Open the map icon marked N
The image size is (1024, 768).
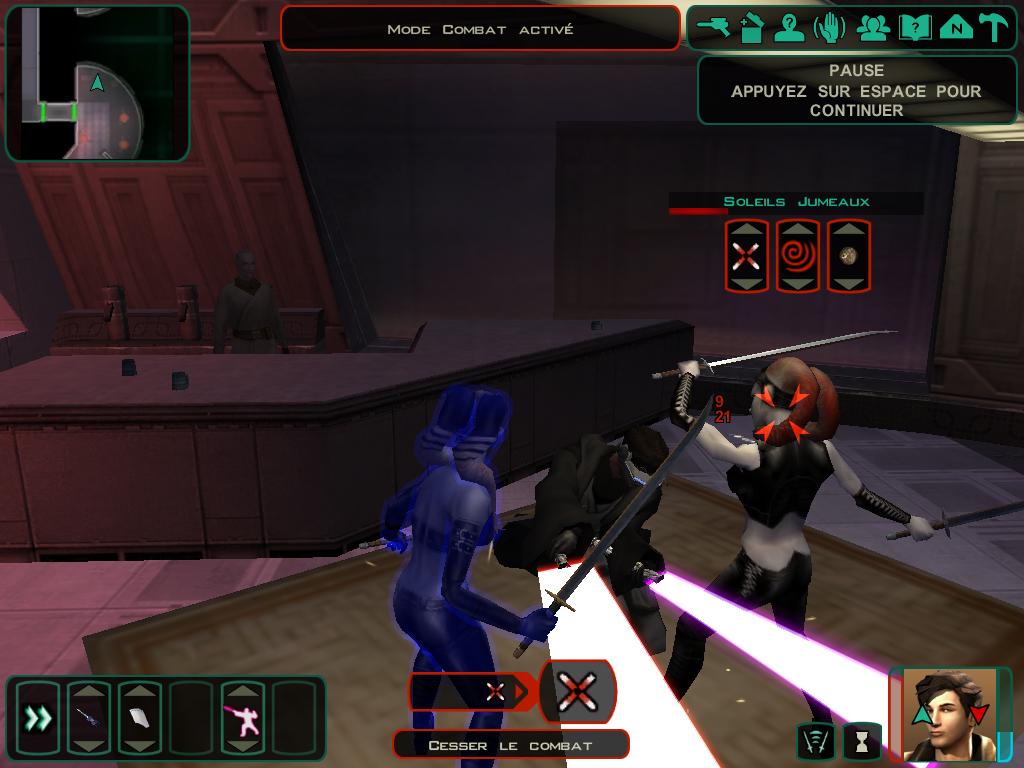pyautogui.click(x=956, y=28)
